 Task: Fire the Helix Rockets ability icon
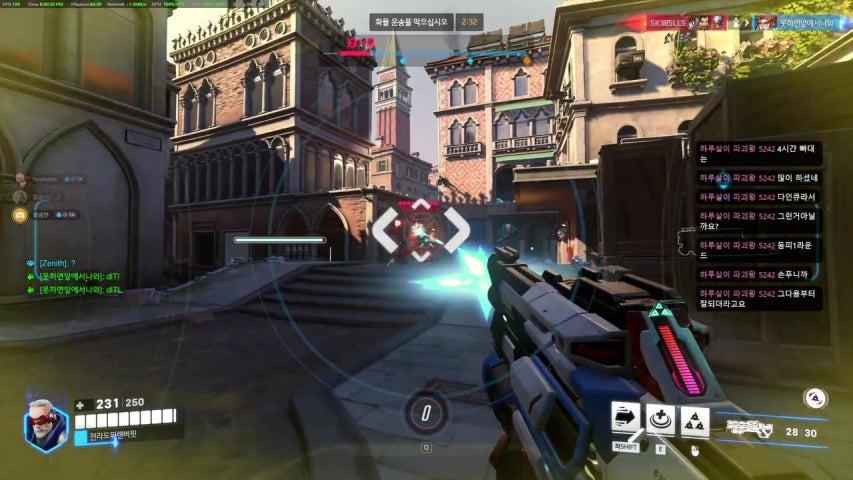pos(695,421)
